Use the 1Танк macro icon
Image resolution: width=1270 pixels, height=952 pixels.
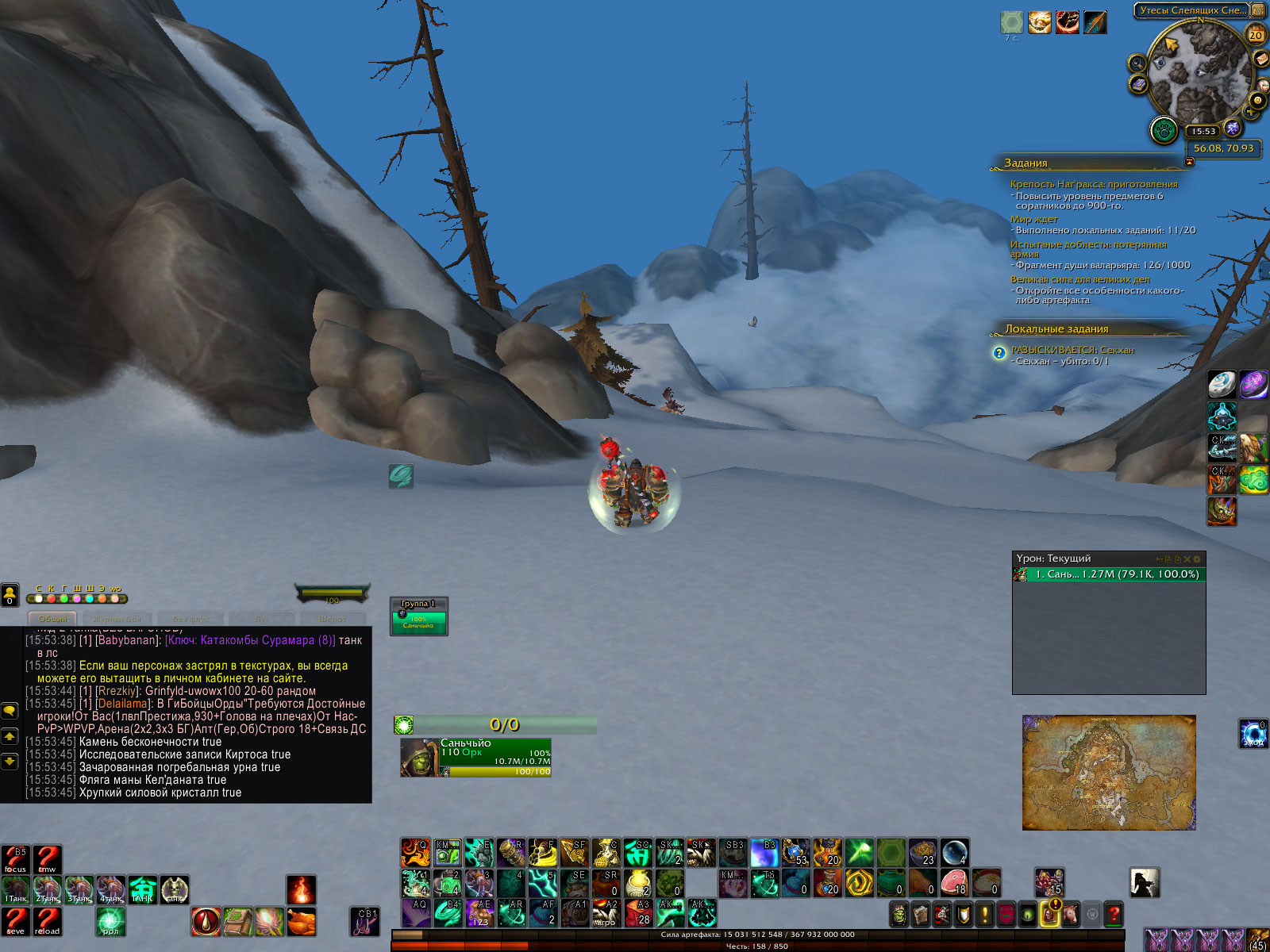point(16,890)
